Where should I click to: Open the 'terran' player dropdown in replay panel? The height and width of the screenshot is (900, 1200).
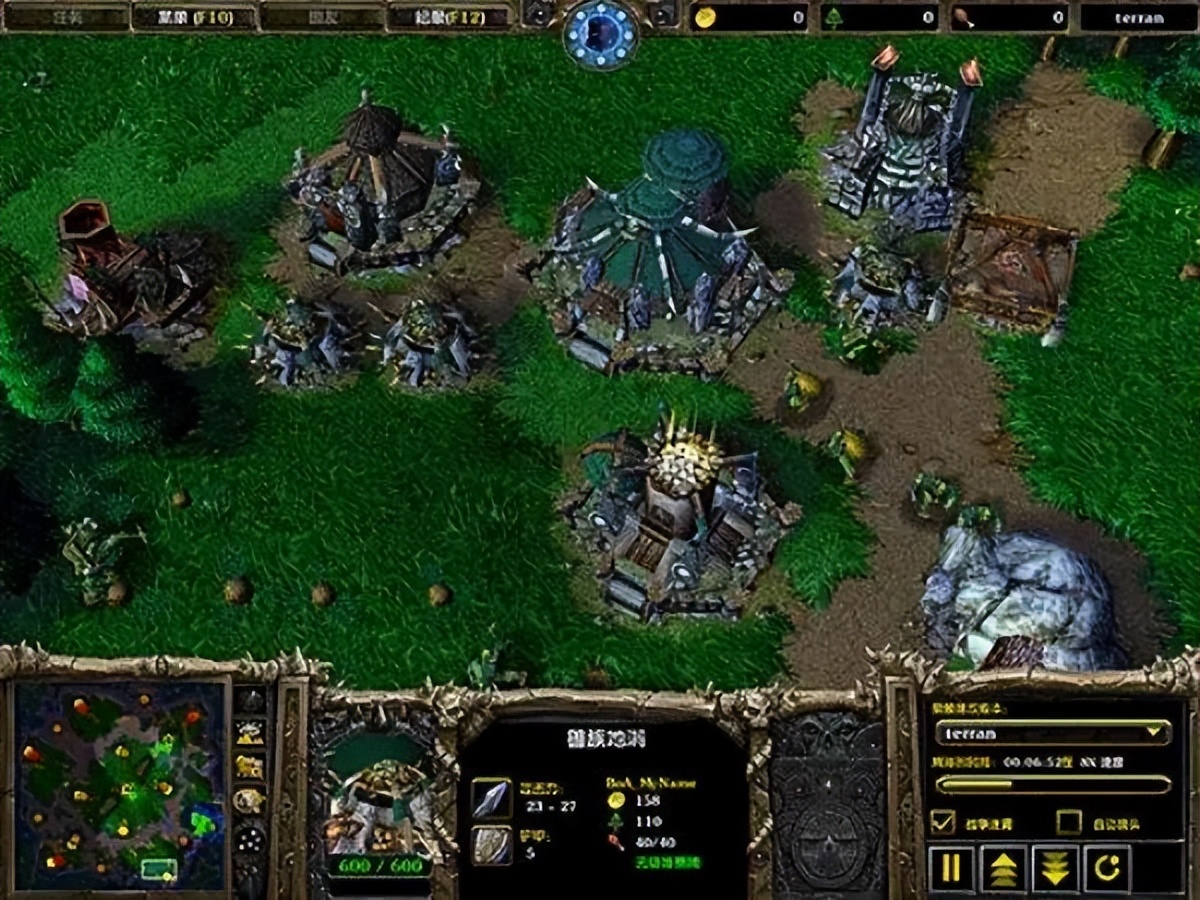pos(1054,733)
